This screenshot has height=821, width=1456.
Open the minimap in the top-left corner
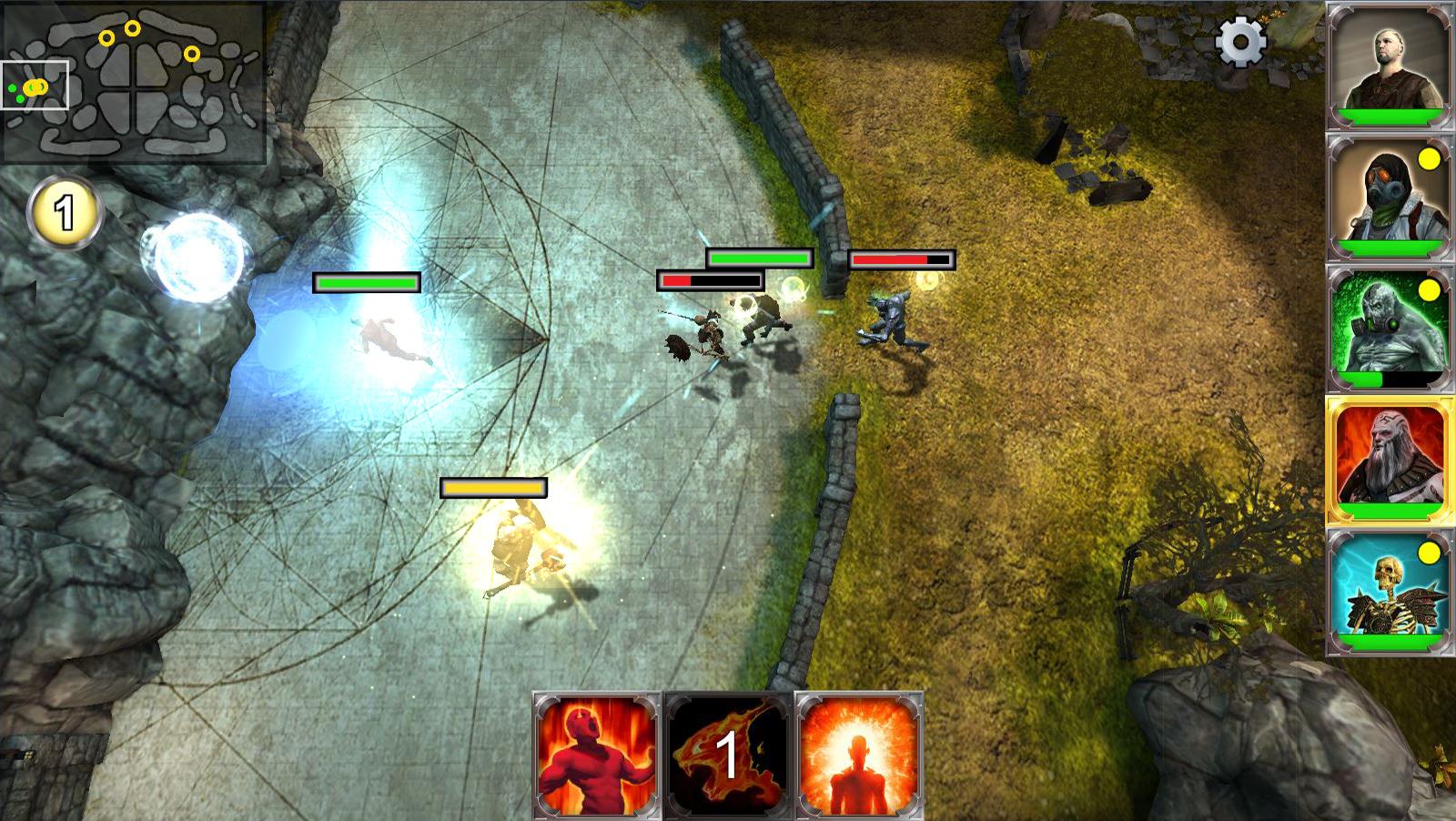click(135, 82)
